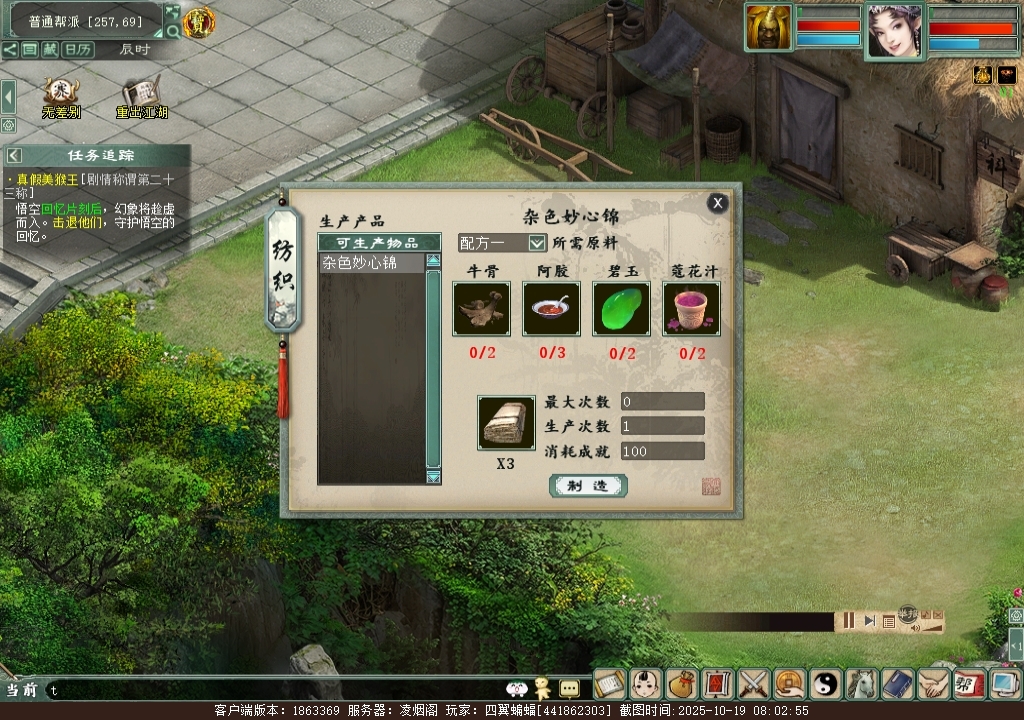Click the 制造 craft button
The width and height of the screenshot is (1024, 720).
click(588, 485)
